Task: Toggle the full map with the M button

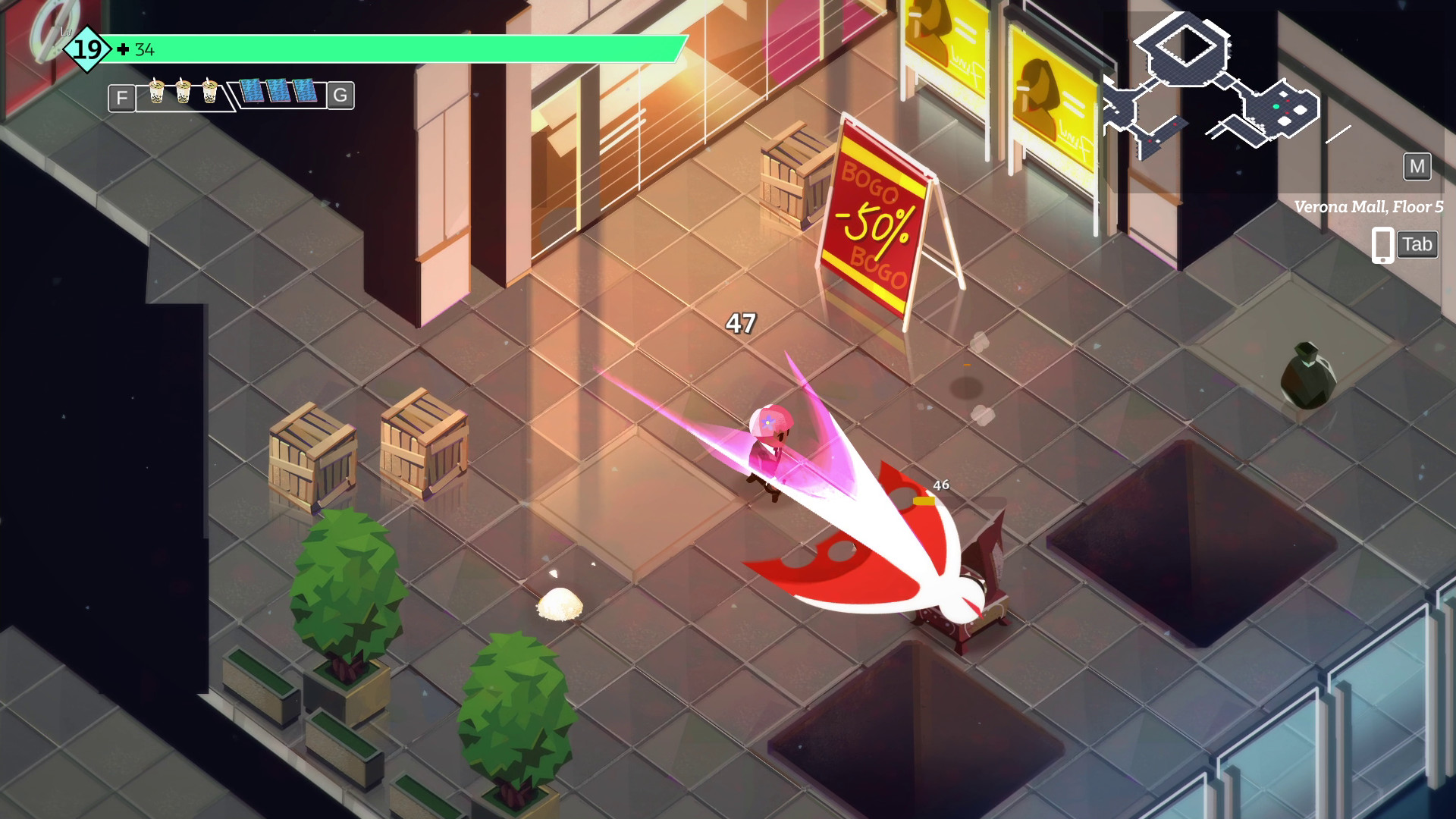Action: point(1417,168)
